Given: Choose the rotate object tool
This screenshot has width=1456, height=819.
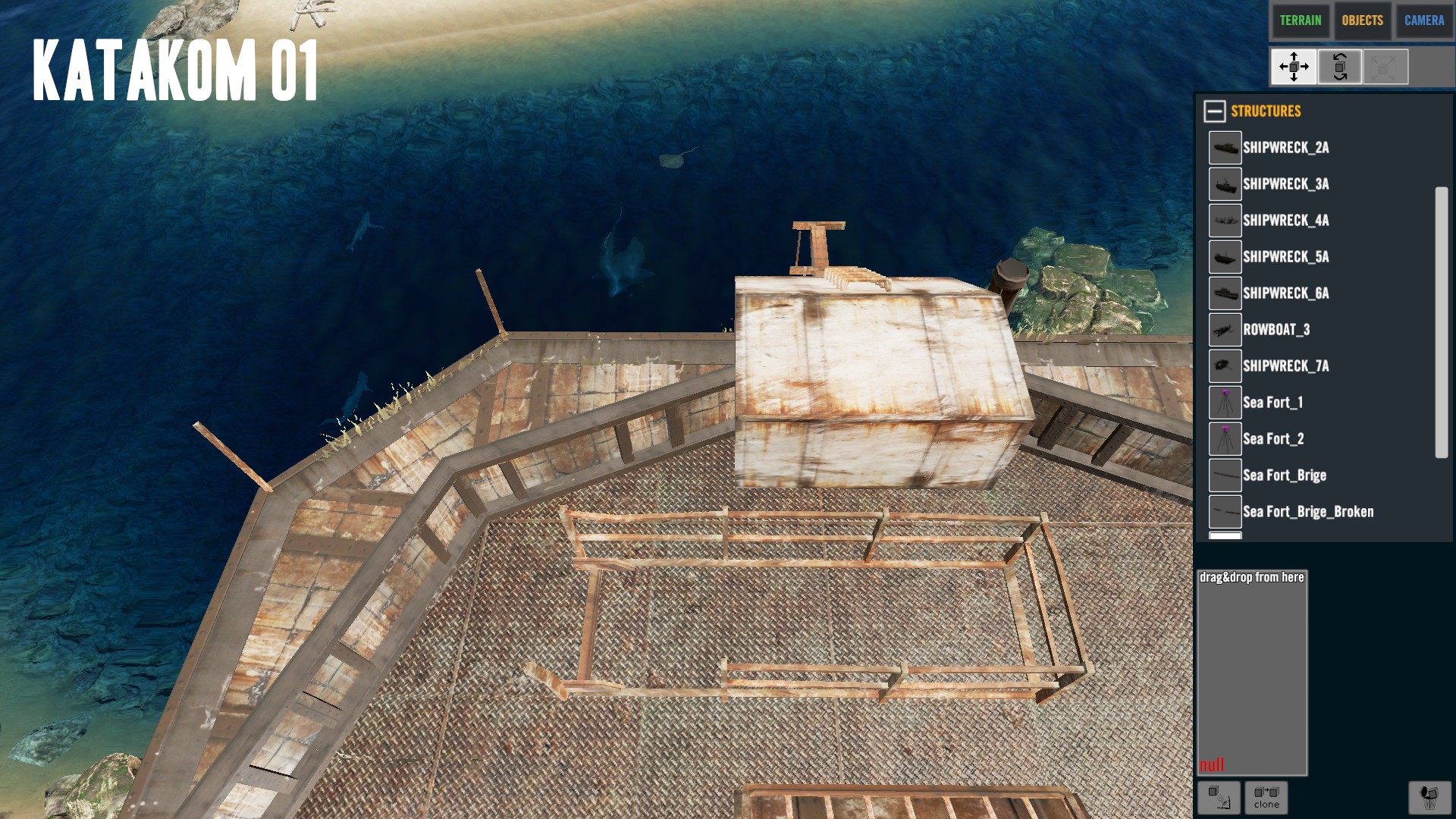Looking at the screenshot, I should (x=1339, y=67).
